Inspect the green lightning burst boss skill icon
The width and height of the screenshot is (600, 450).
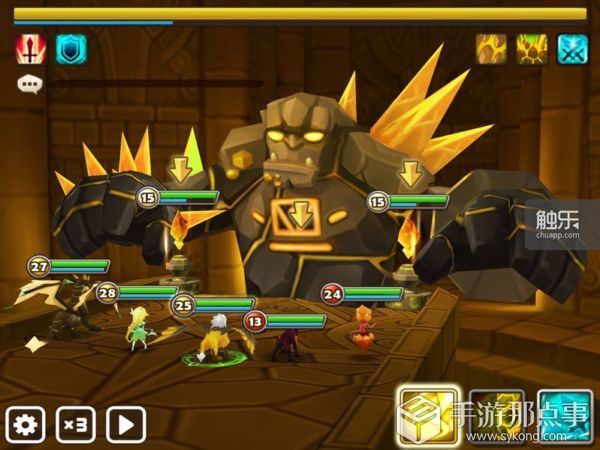point(532,49)
